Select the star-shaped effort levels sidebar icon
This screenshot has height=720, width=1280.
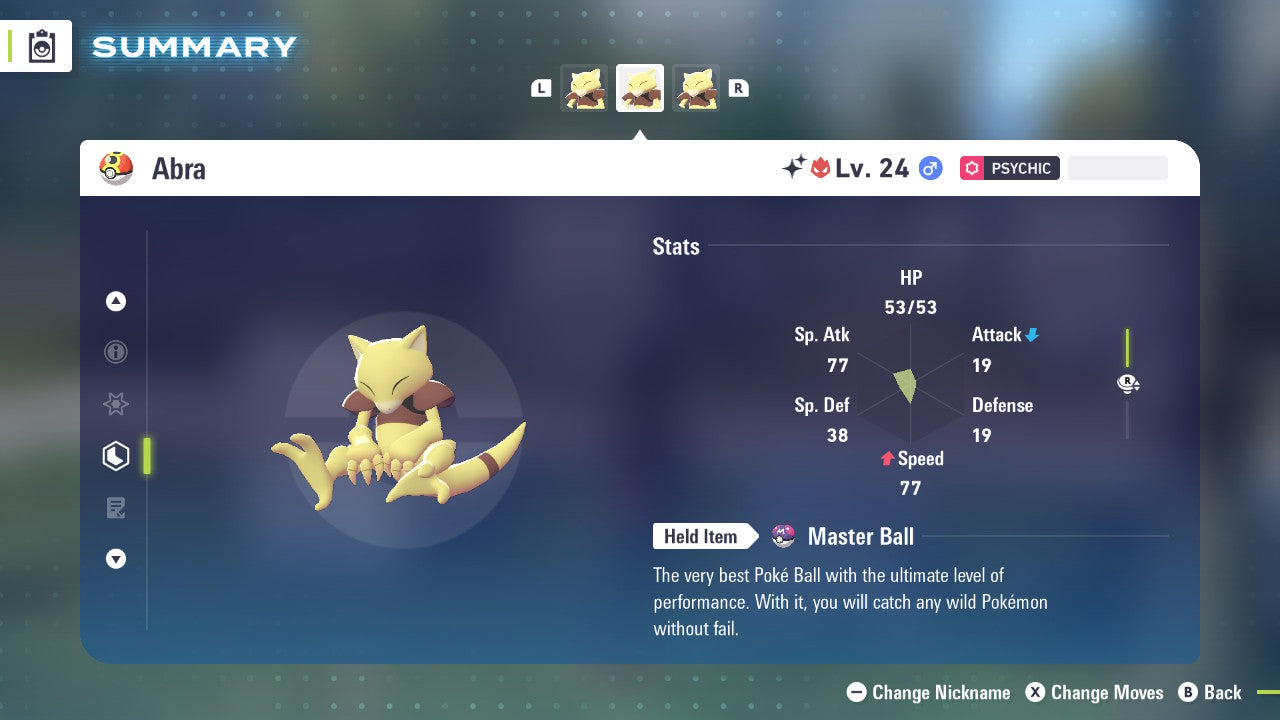pos(116,404)
